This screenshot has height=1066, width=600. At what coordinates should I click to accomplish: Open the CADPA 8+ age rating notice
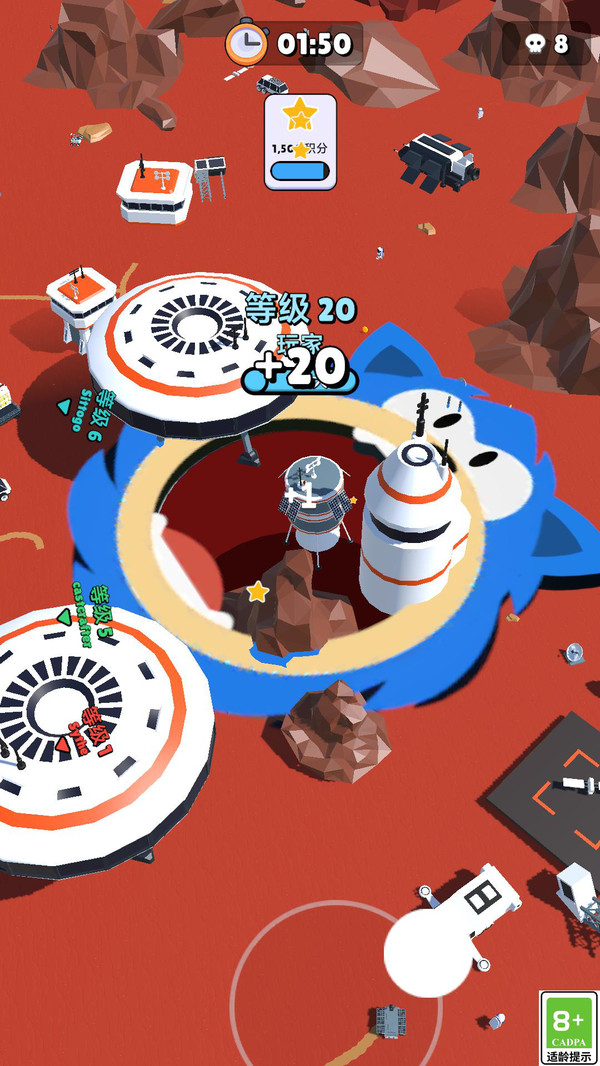pos(568,1027)
